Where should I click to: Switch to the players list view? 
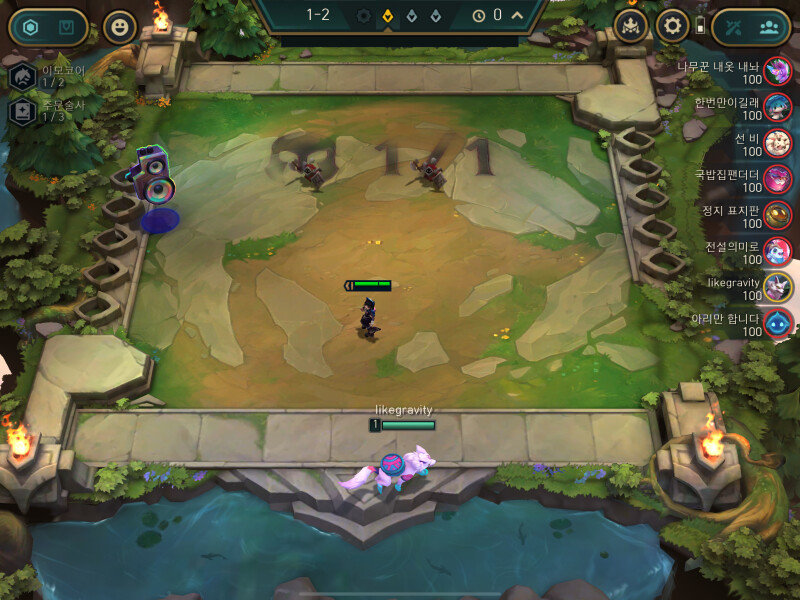click(769, 27)
